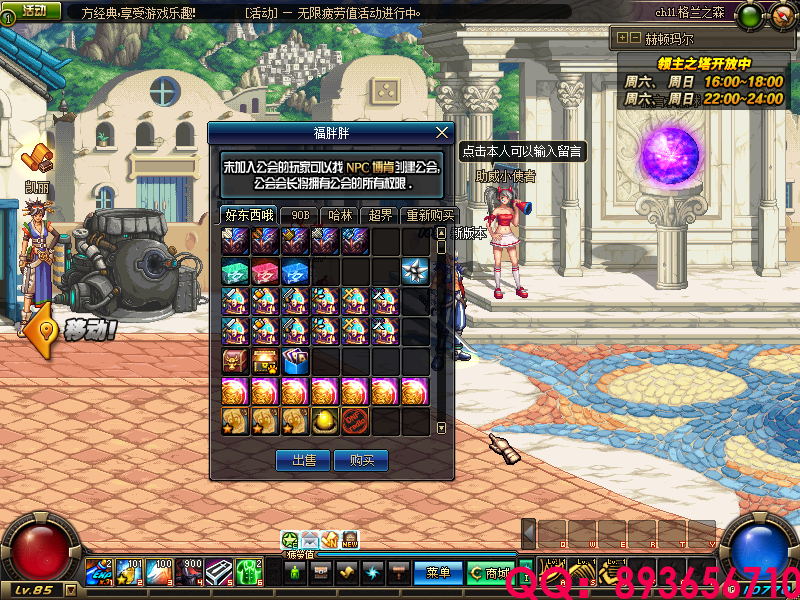
Task: Open the 90B shop tab
Action: 299,215
